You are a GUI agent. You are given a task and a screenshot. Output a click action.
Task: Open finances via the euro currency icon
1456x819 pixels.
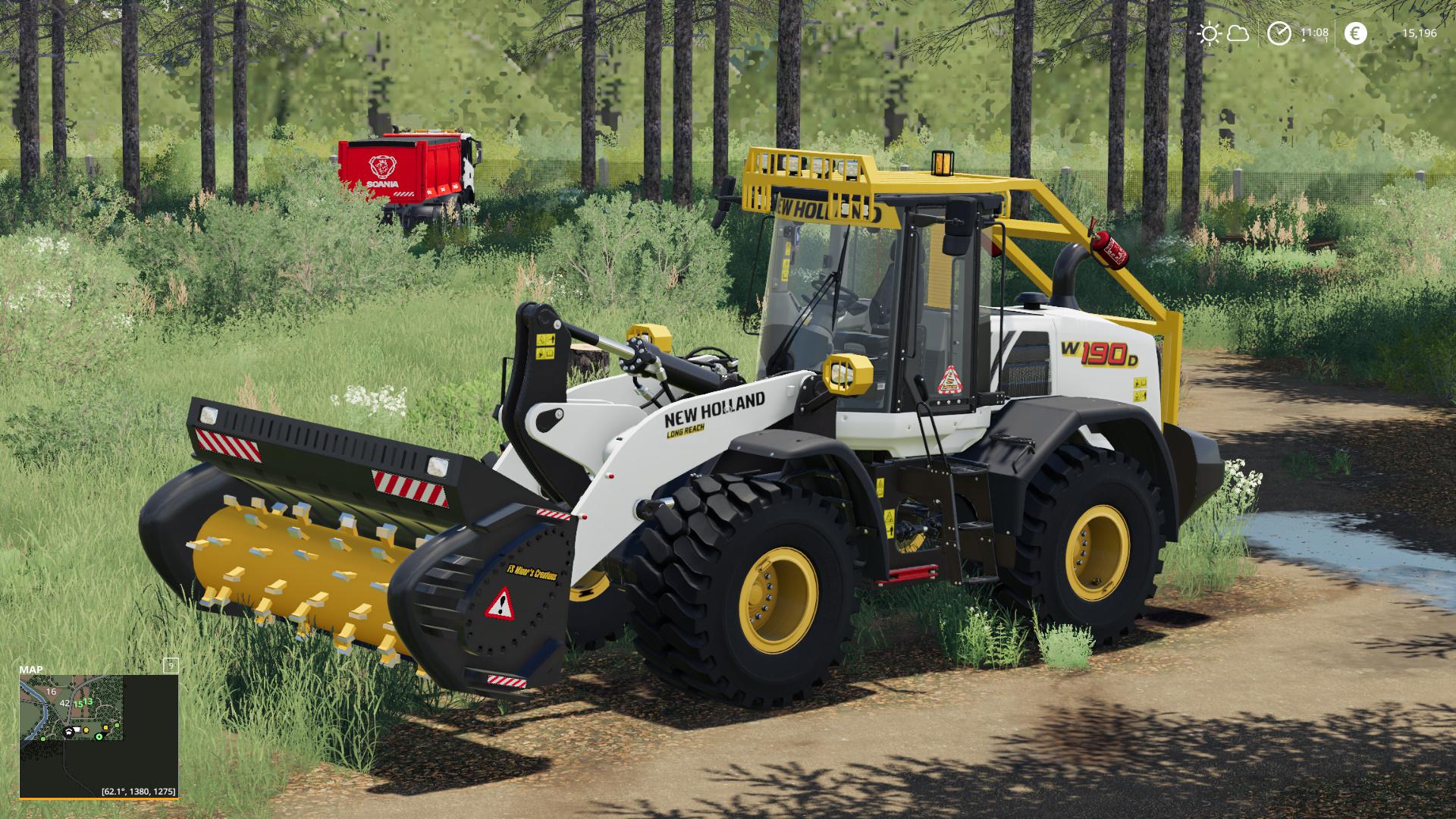click(1356, 33)
